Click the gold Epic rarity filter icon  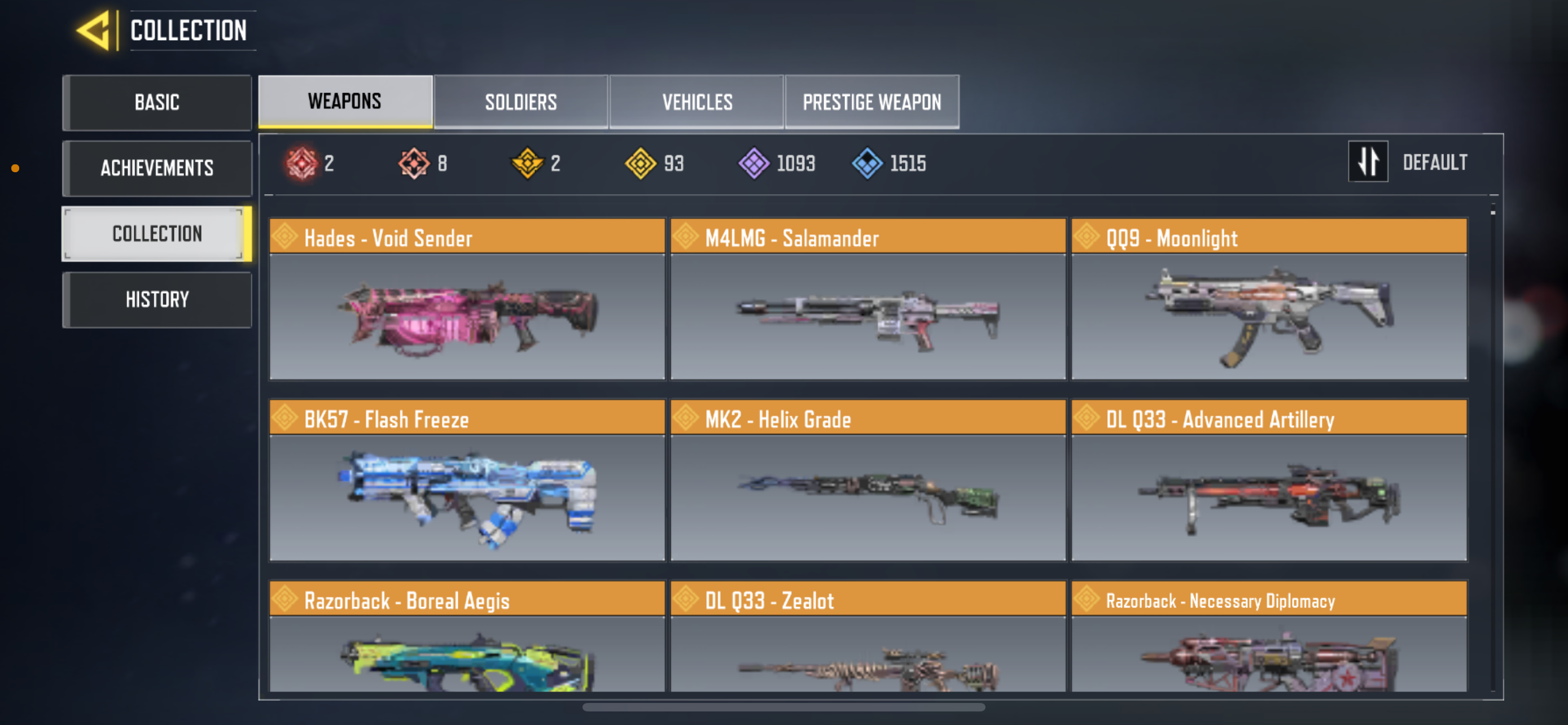(x=528, y=163)
